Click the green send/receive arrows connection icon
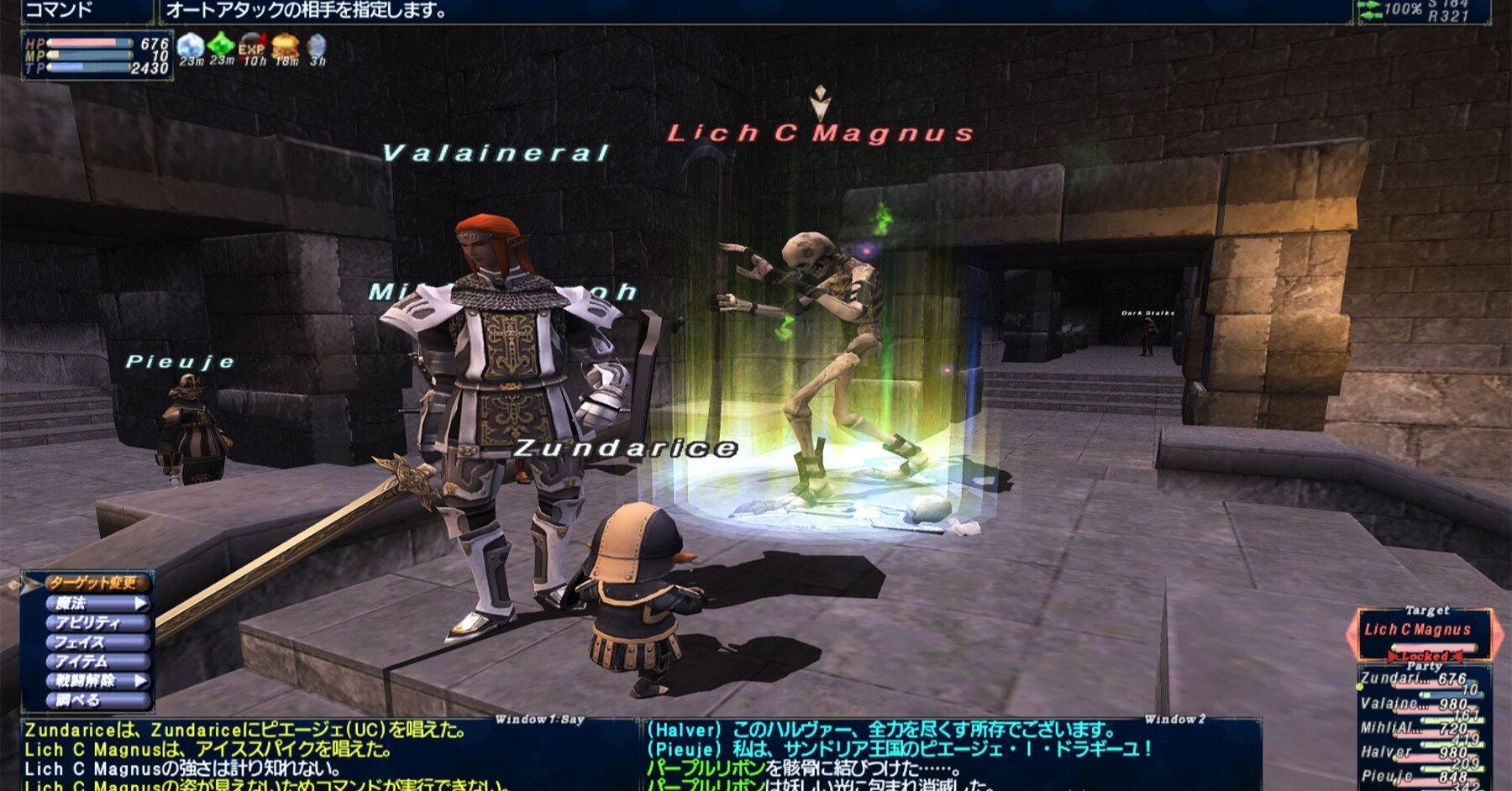The height and width of the screenshot is (791, 1512). tap(1369, 10)
